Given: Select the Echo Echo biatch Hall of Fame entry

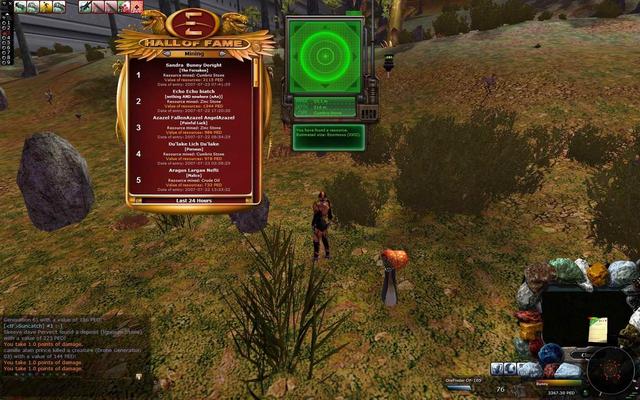Looking at the screenshot, I should pos(195,100).
